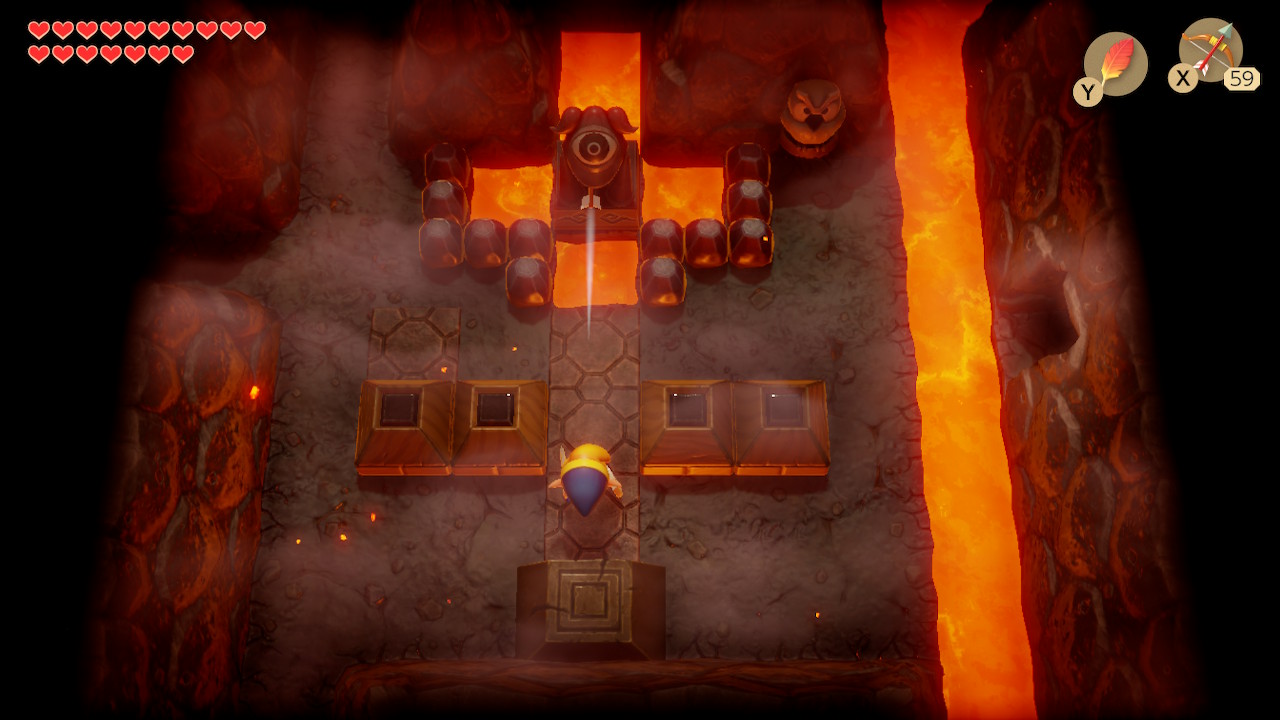
Task: Select the bow and arrow item slot
Action: coord(1210,51)
